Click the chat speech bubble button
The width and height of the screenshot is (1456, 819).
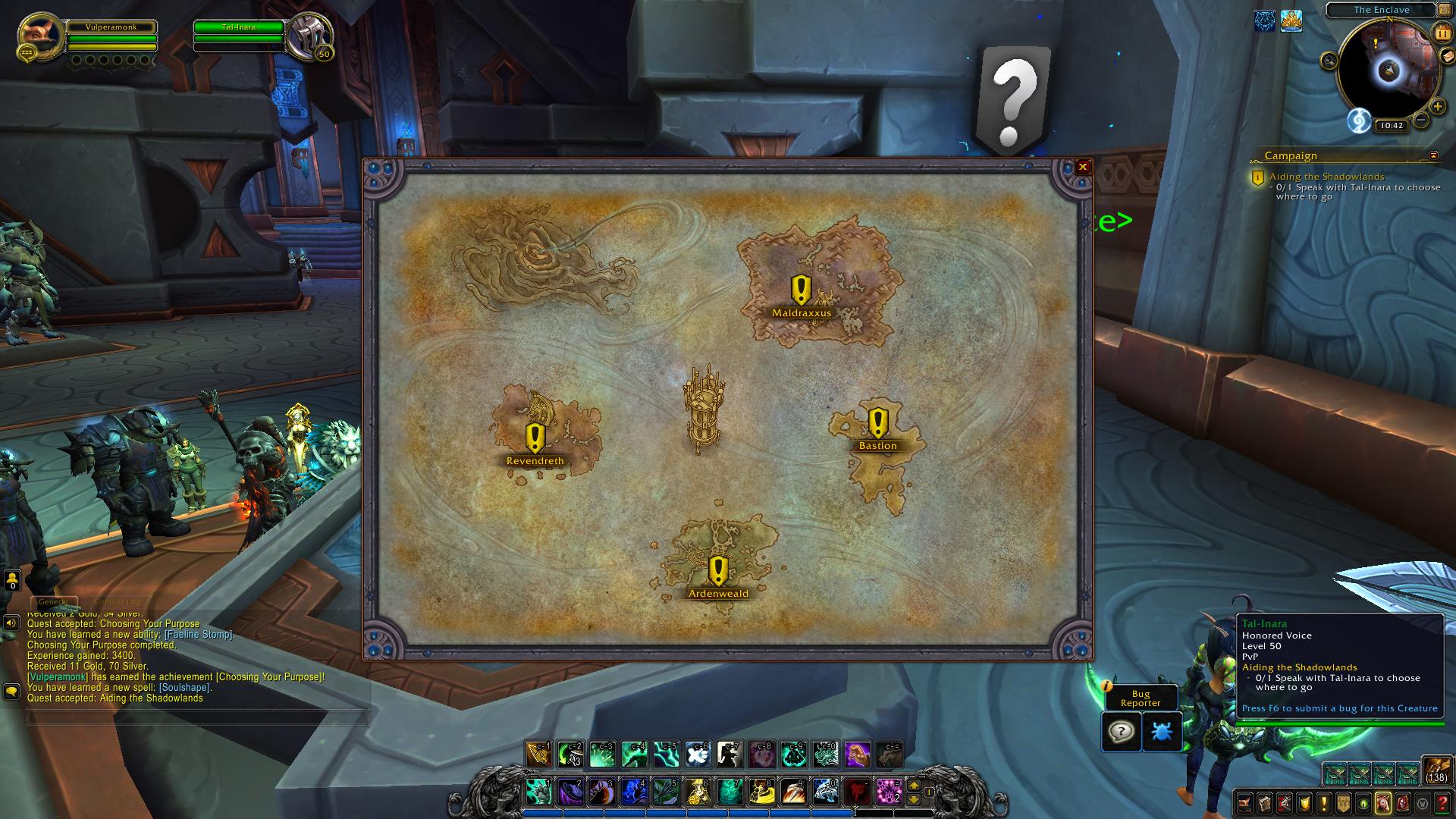point(11,692)
